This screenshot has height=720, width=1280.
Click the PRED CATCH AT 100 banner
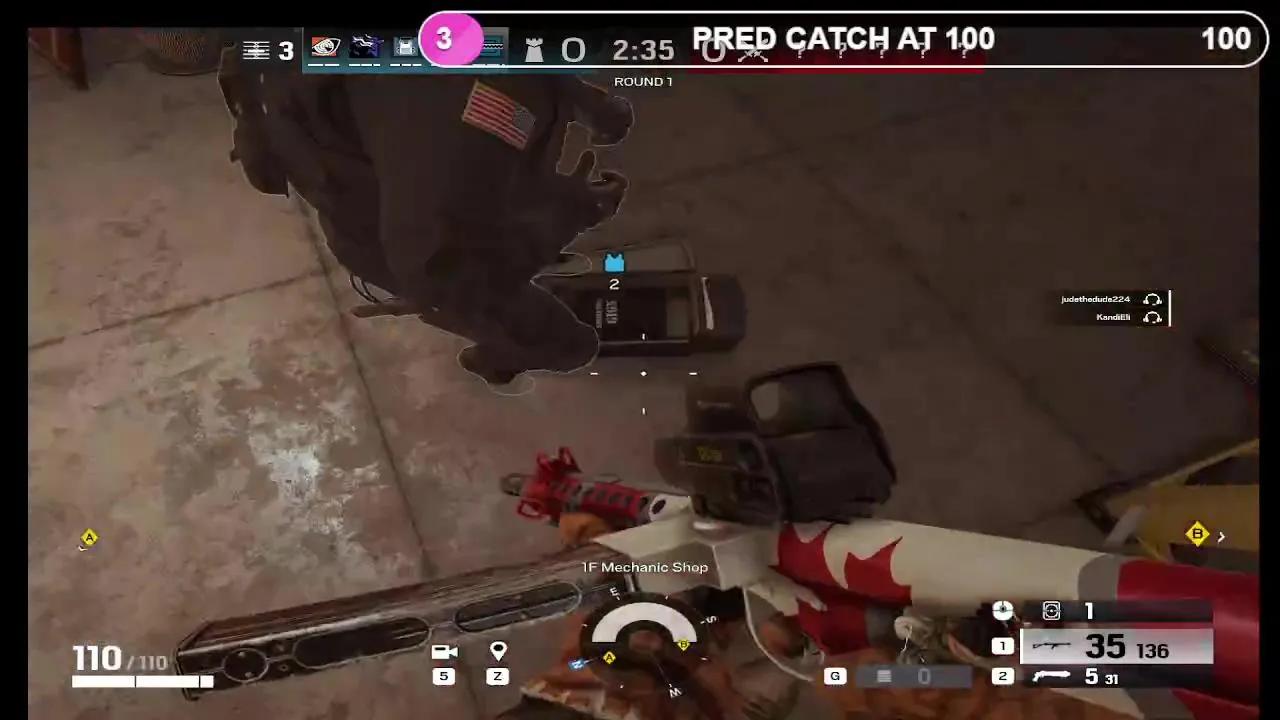(843, 40)
